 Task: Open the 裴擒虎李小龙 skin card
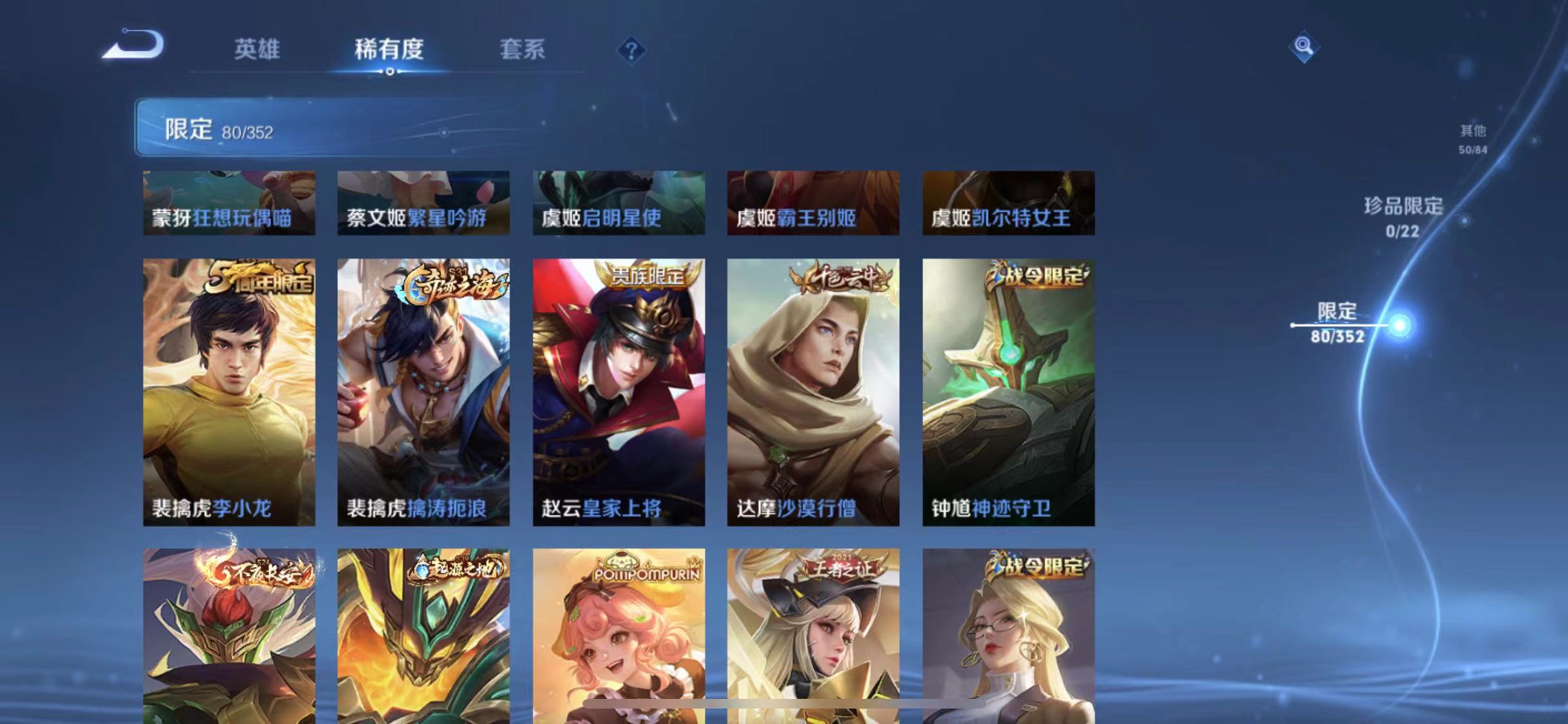point(230,393)
